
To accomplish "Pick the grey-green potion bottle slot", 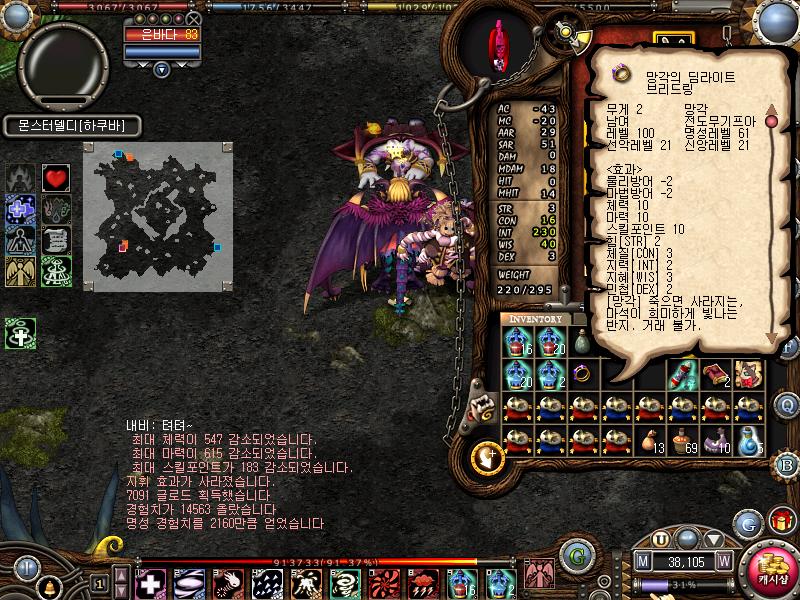I will point(583,341).
